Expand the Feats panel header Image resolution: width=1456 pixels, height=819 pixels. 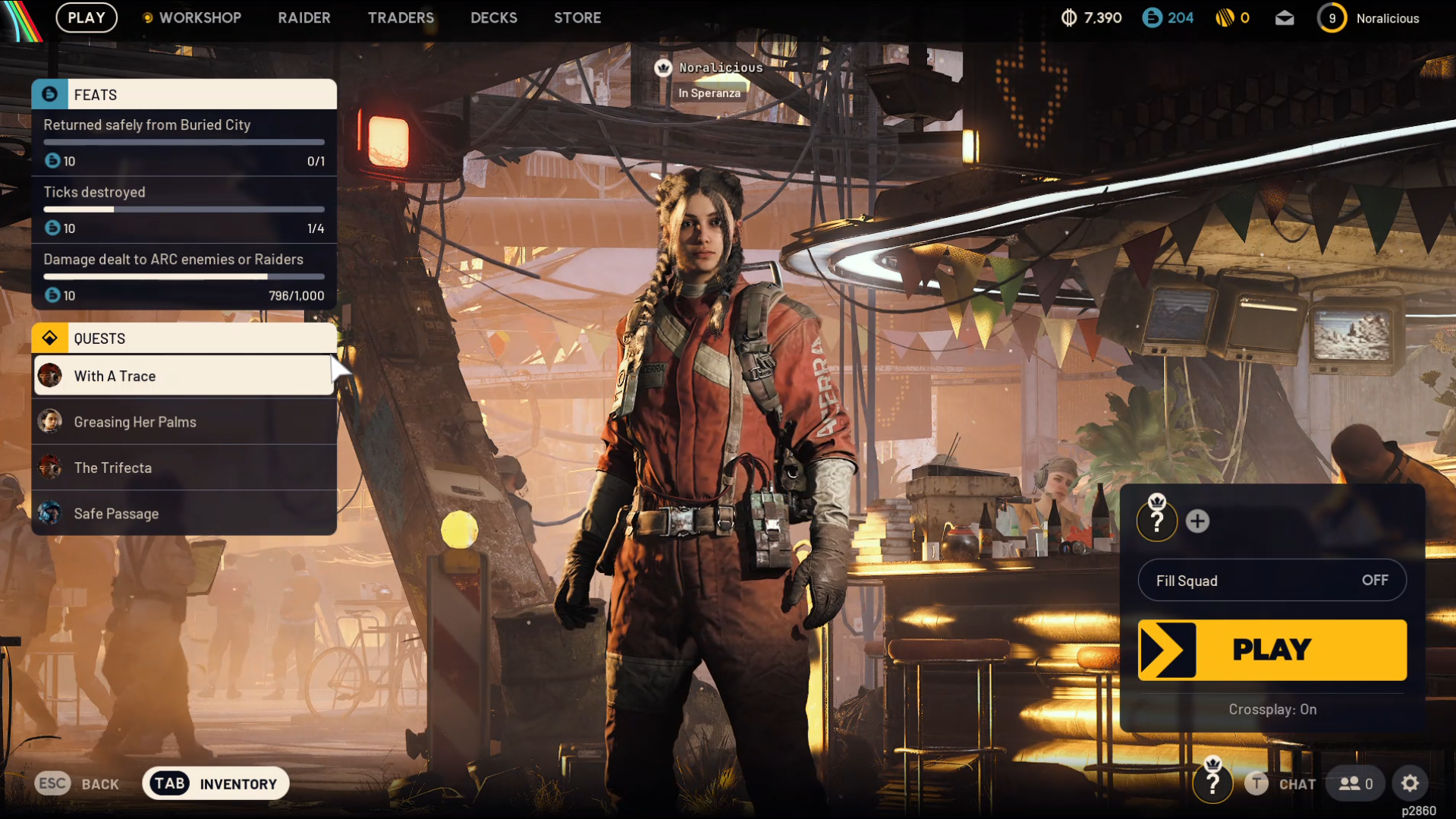(x=184, y=95)
